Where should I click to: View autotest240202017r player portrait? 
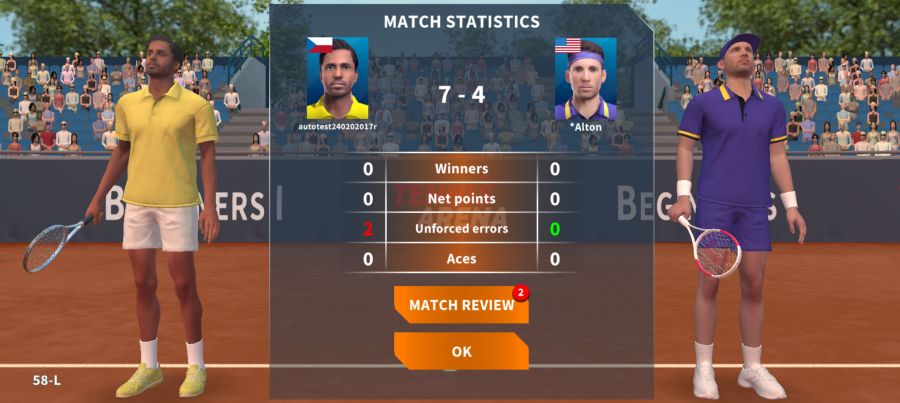coord(337,79)
